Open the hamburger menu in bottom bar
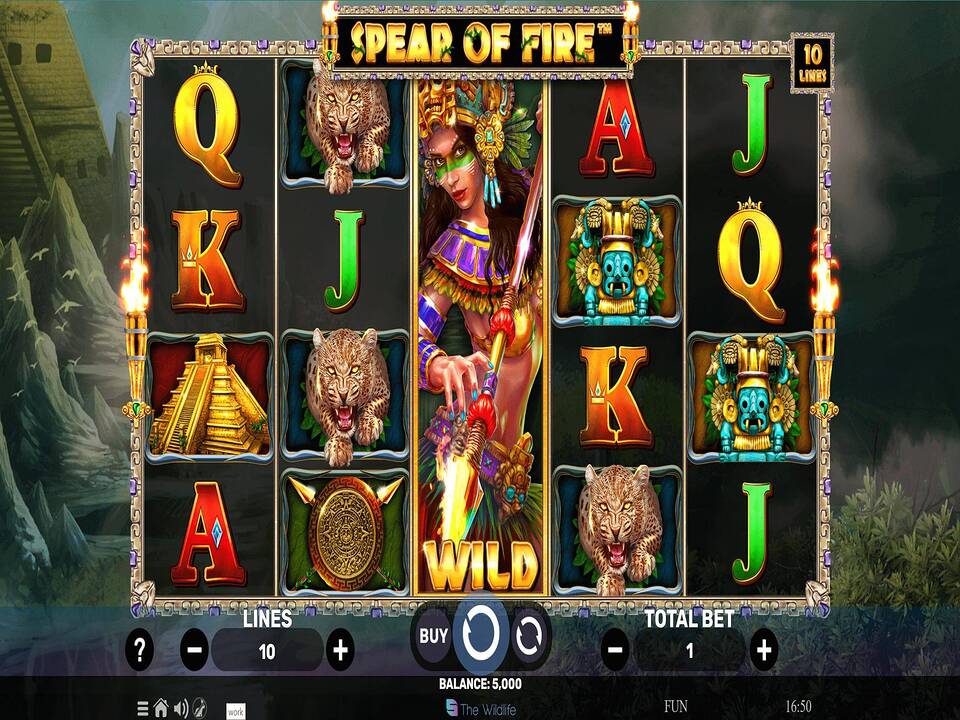This screenshot has height=720, width=960. [143, 707]
